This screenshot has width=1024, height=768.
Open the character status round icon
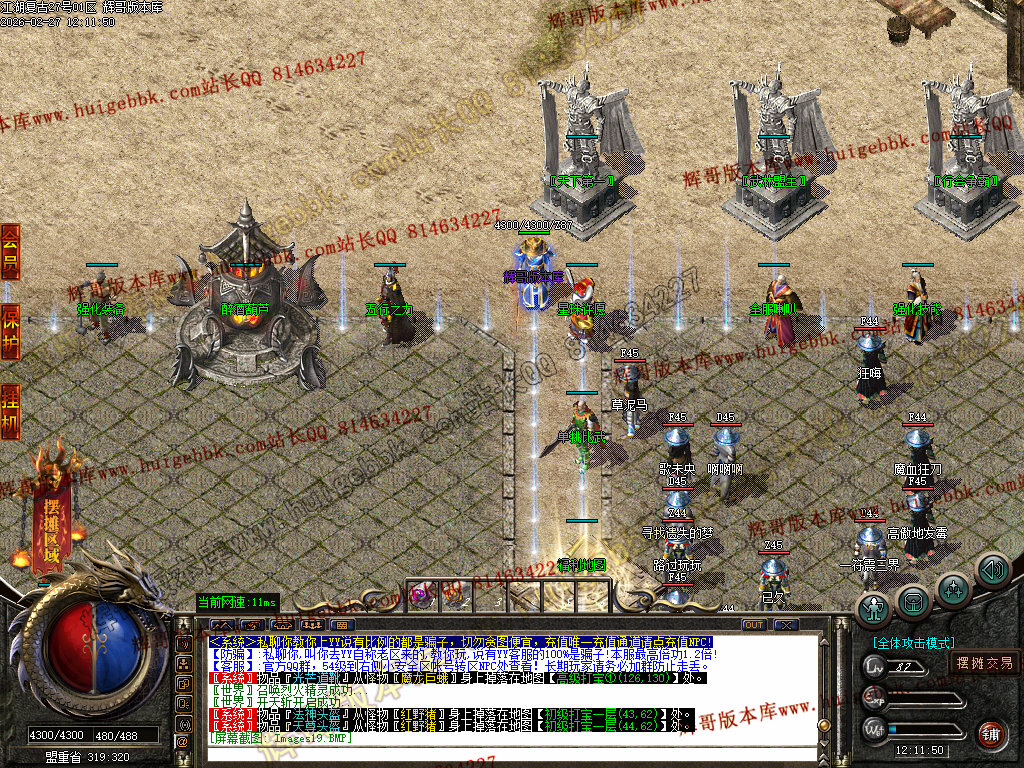874,608
